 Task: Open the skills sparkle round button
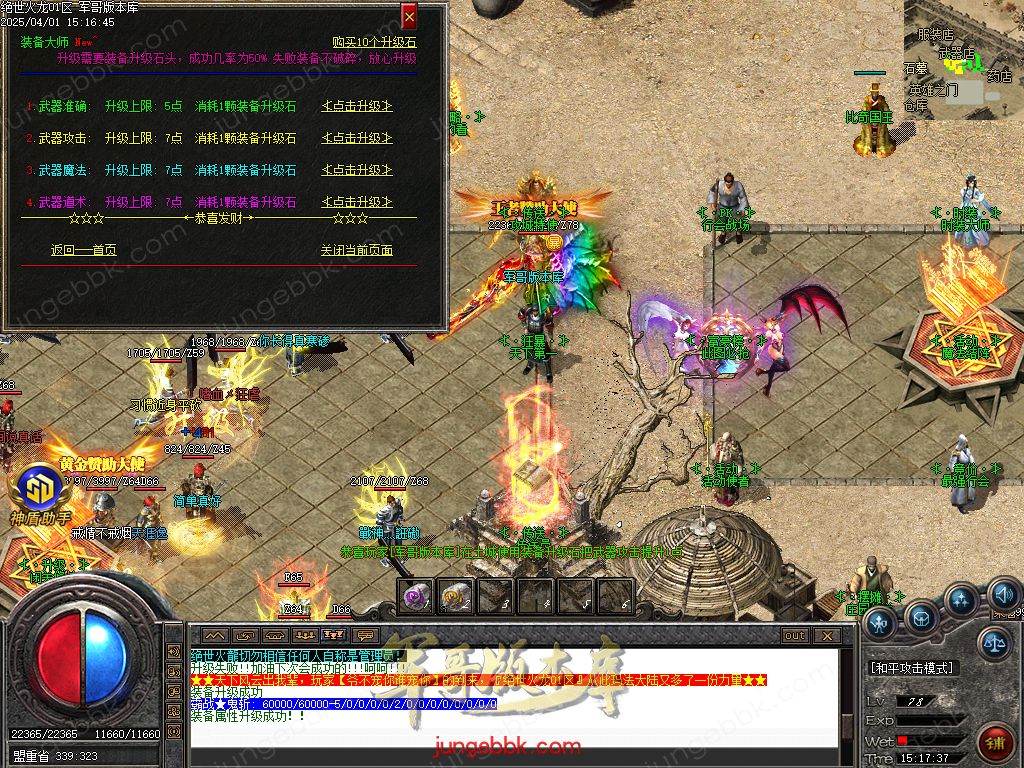click(x=961, y=600)
